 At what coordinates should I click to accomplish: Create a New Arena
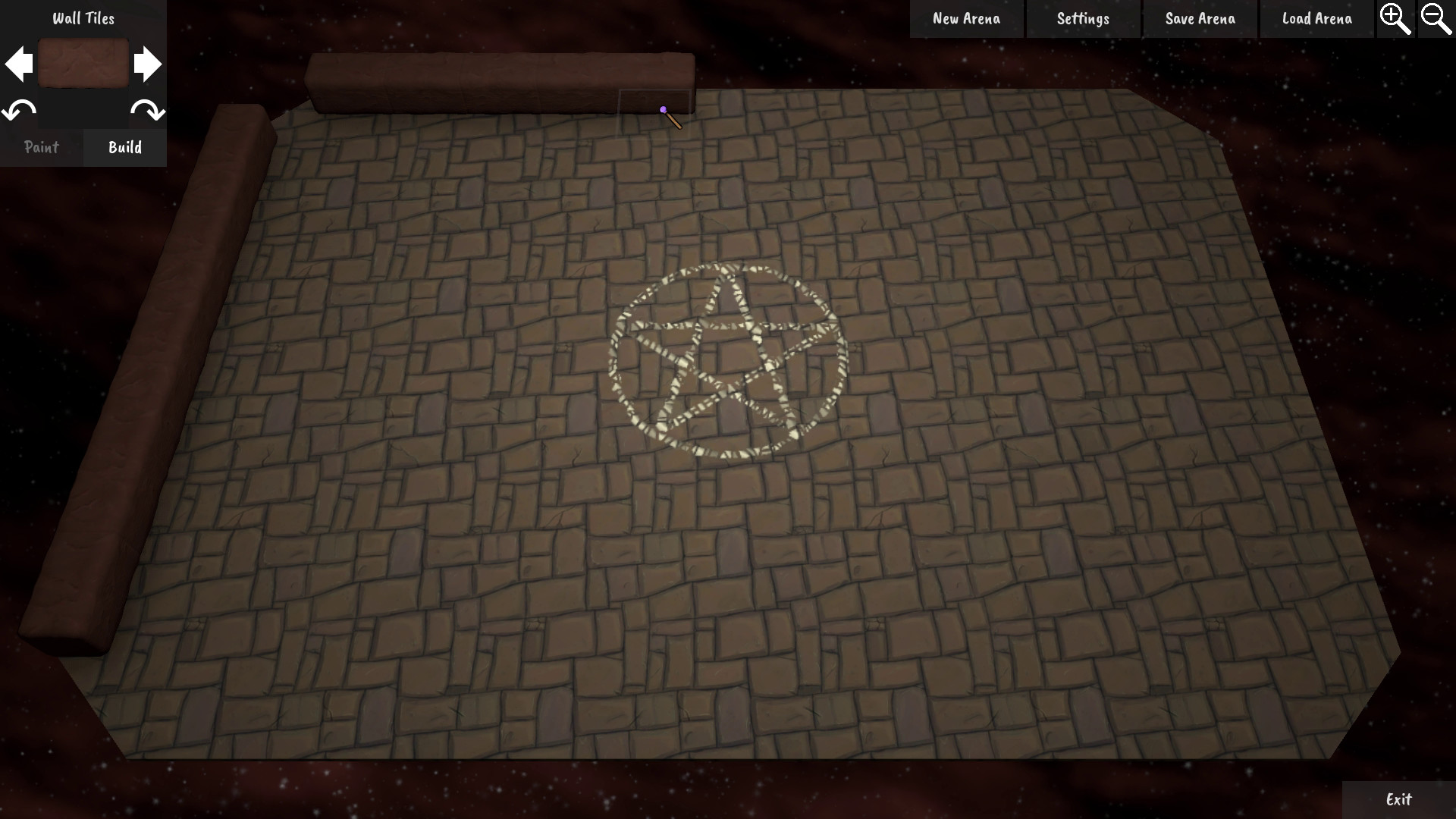(x=966, y=18)
